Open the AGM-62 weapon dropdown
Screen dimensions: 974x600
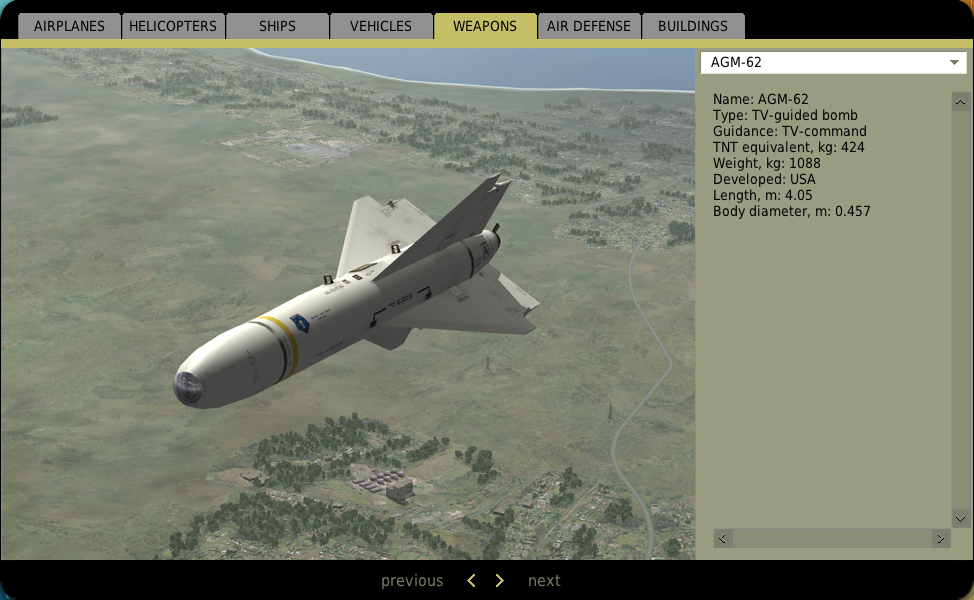832,63
